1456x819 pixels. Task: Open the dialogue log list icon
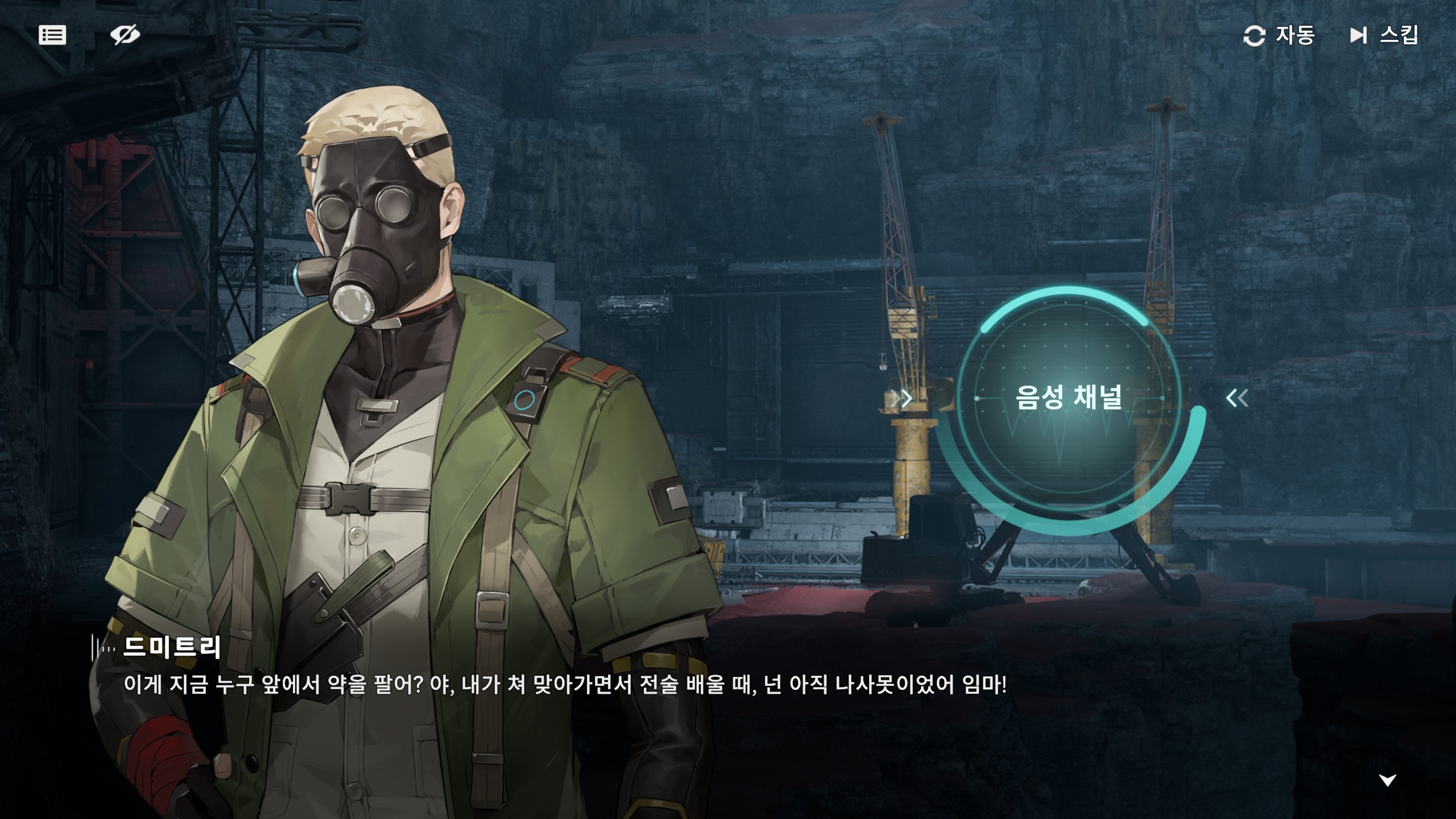coord(52,35)
